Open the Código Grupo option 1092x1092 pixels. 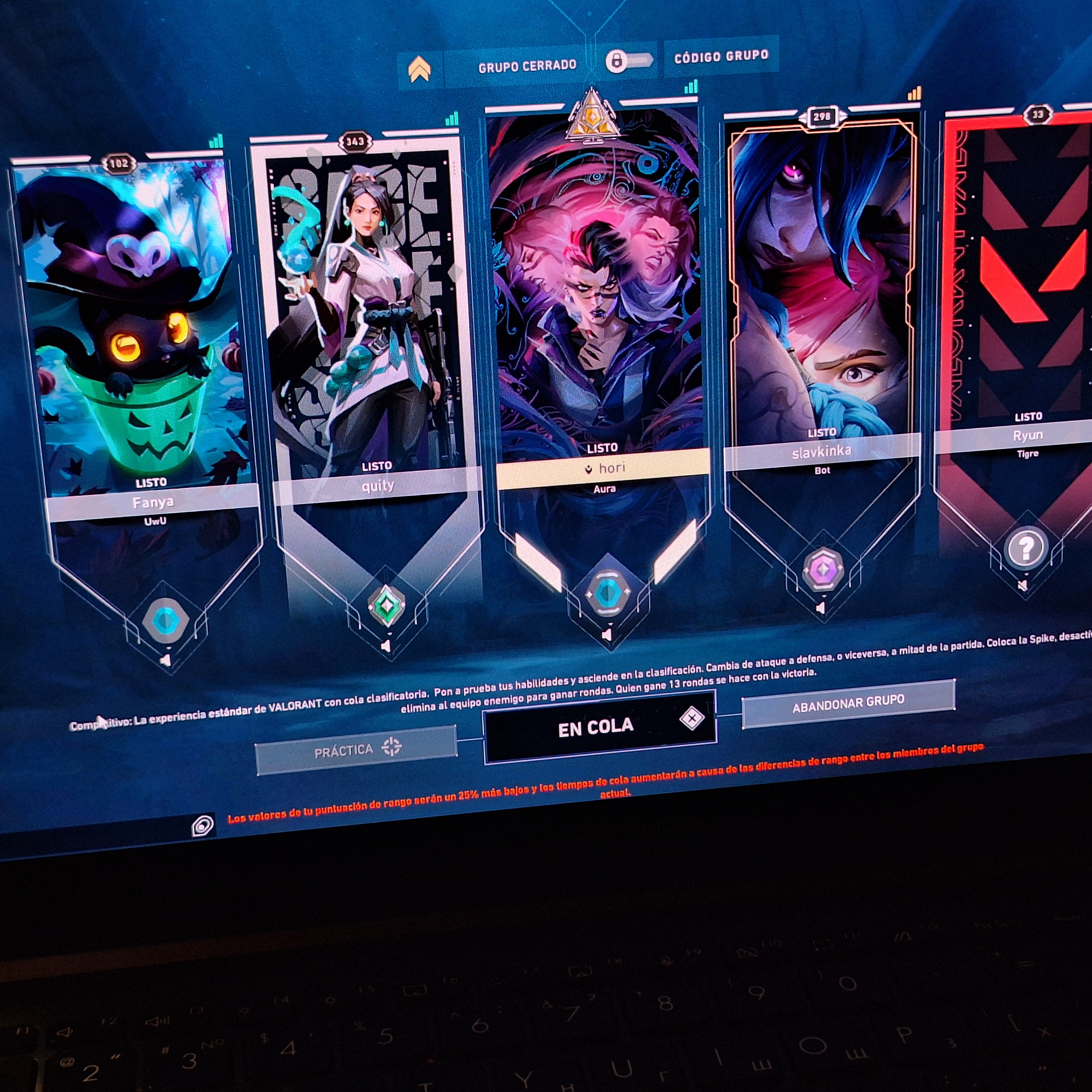[x=721, y=56]
